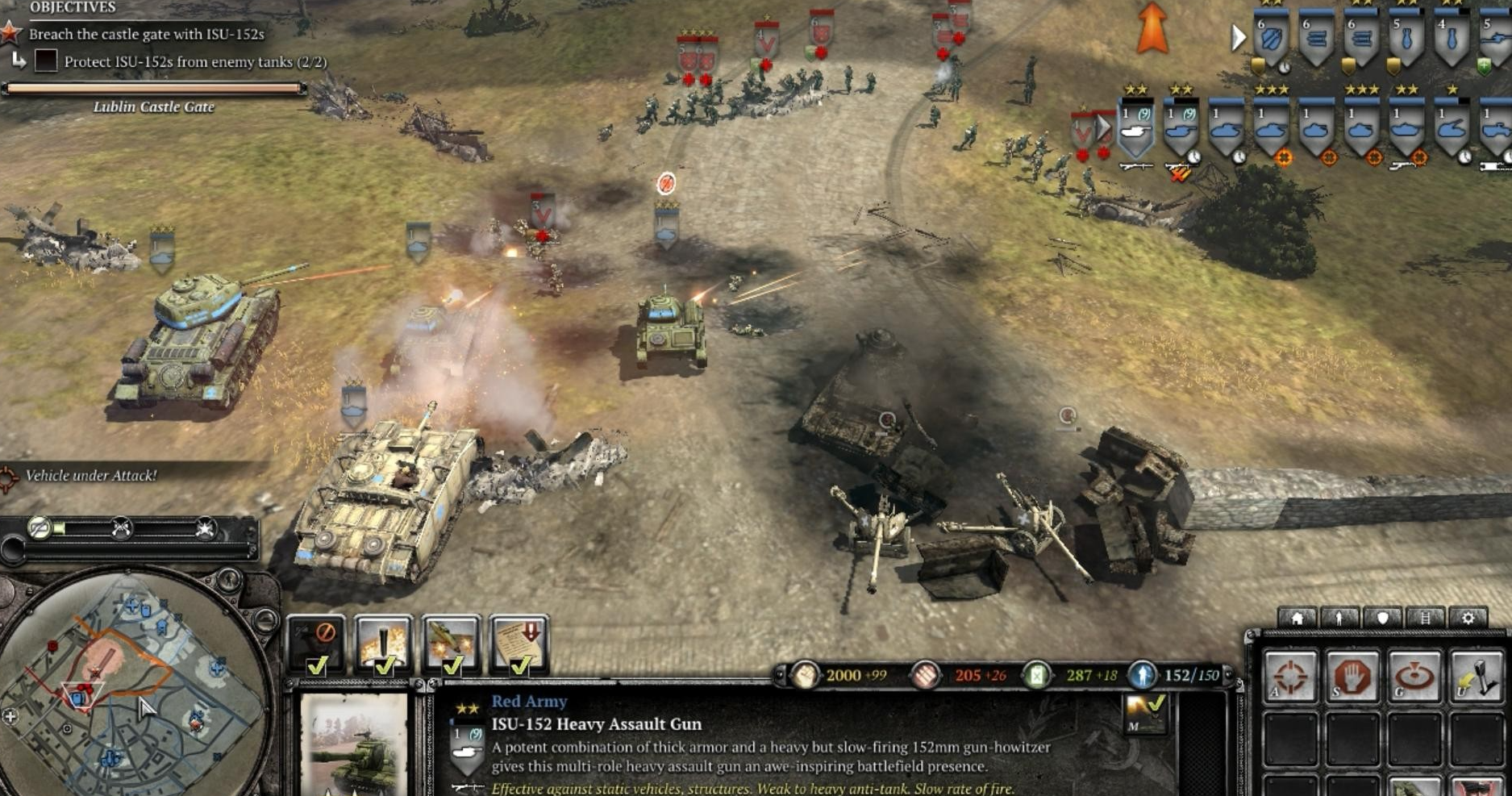The width and height of the screenshot is (1512, 796).
Task: Trigger the incendiary artillery barrage ability
Action: [383, 641]
